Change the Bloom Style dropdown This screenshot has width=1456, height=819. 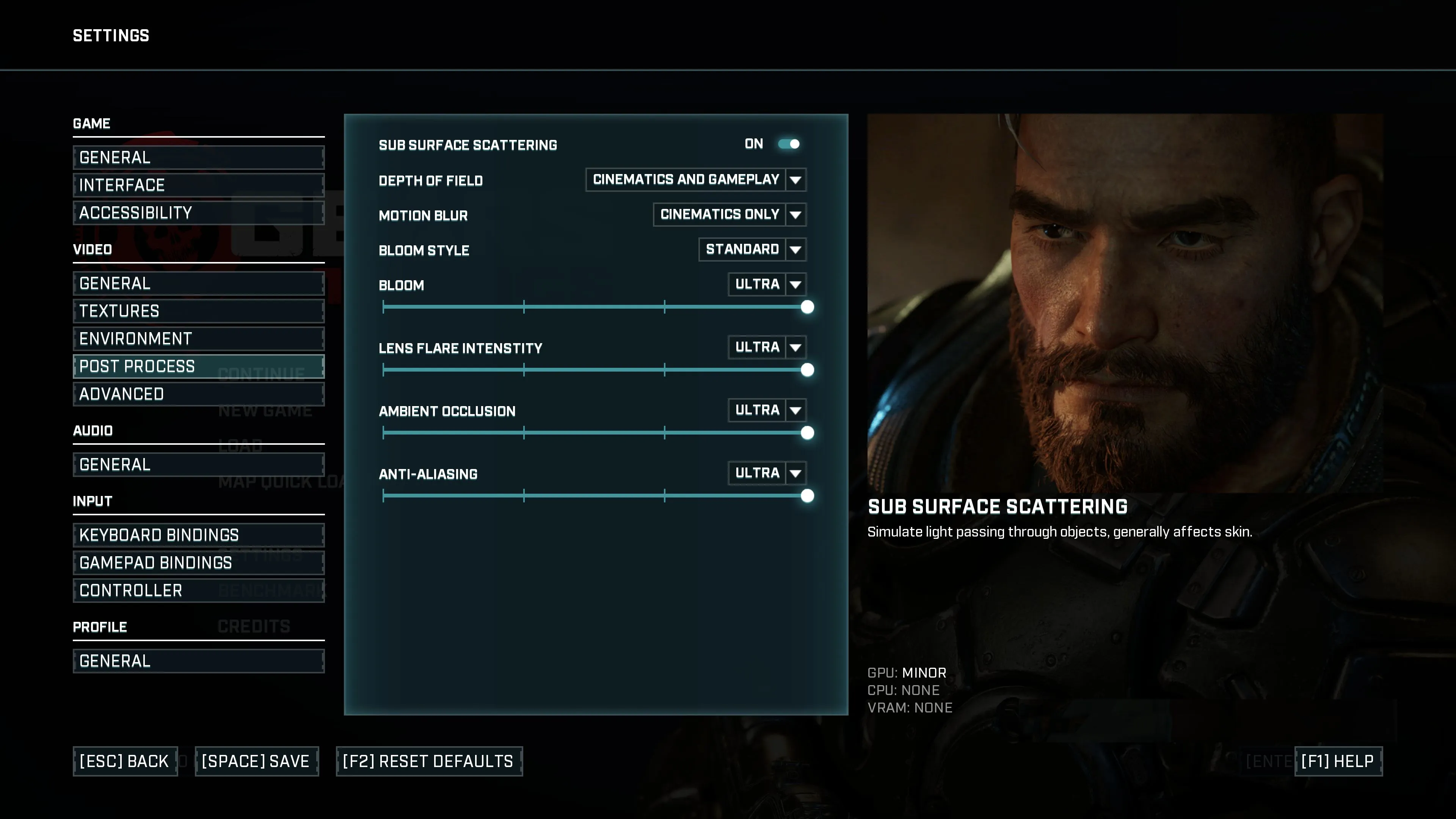(x=752, y=249)
